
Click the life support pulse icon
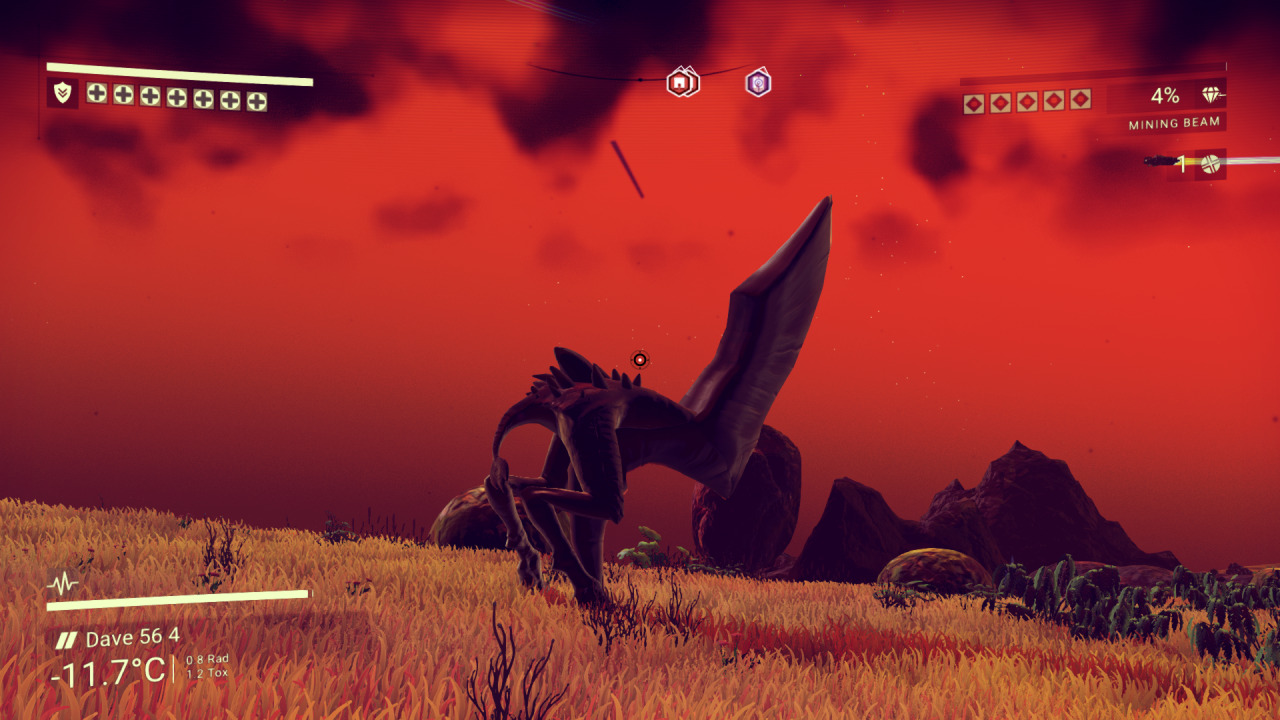click(x=63, y=584)
